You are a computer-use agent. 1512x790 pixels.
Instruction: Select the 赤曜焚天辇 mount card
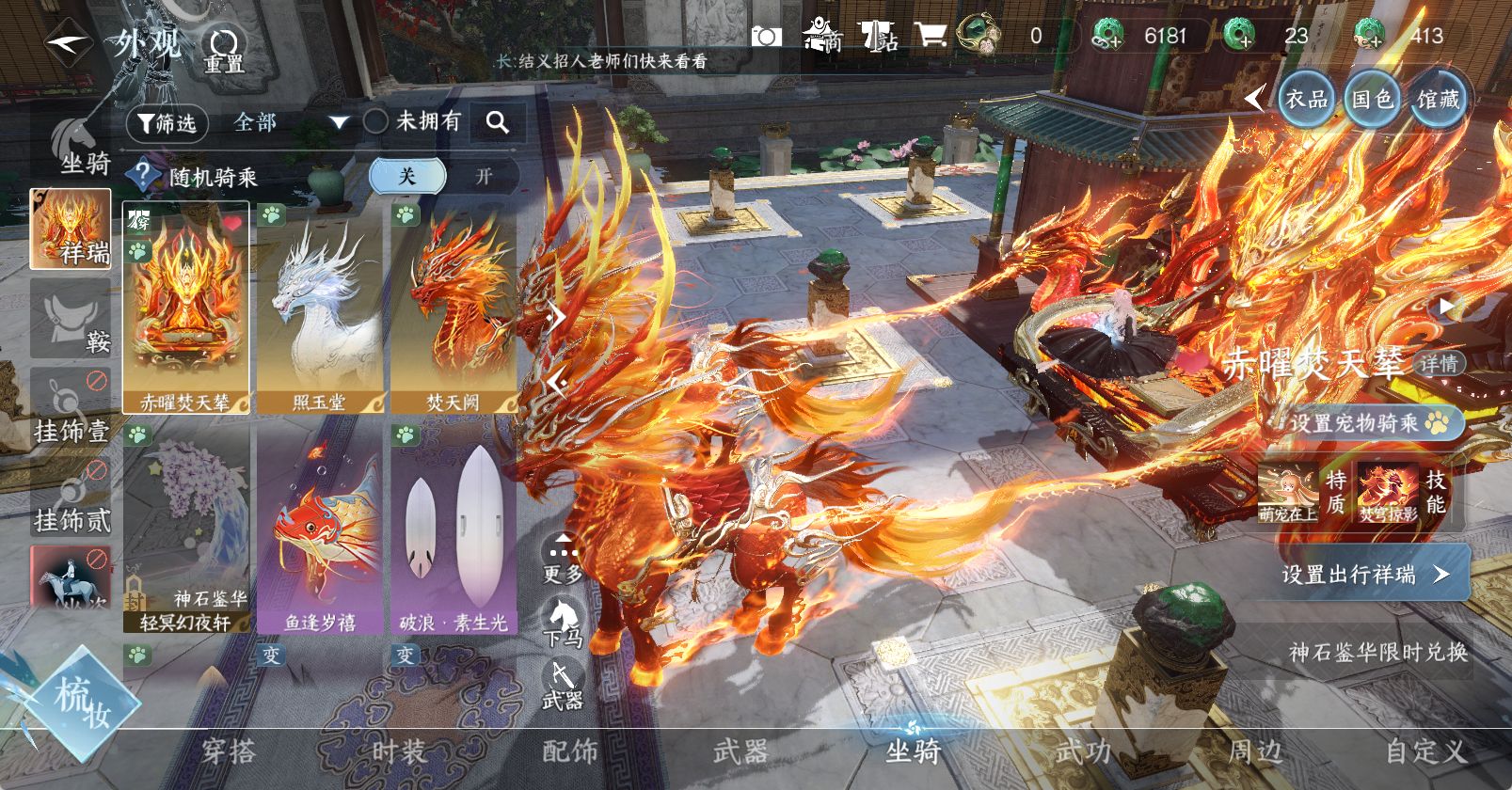tap(185, 308)
